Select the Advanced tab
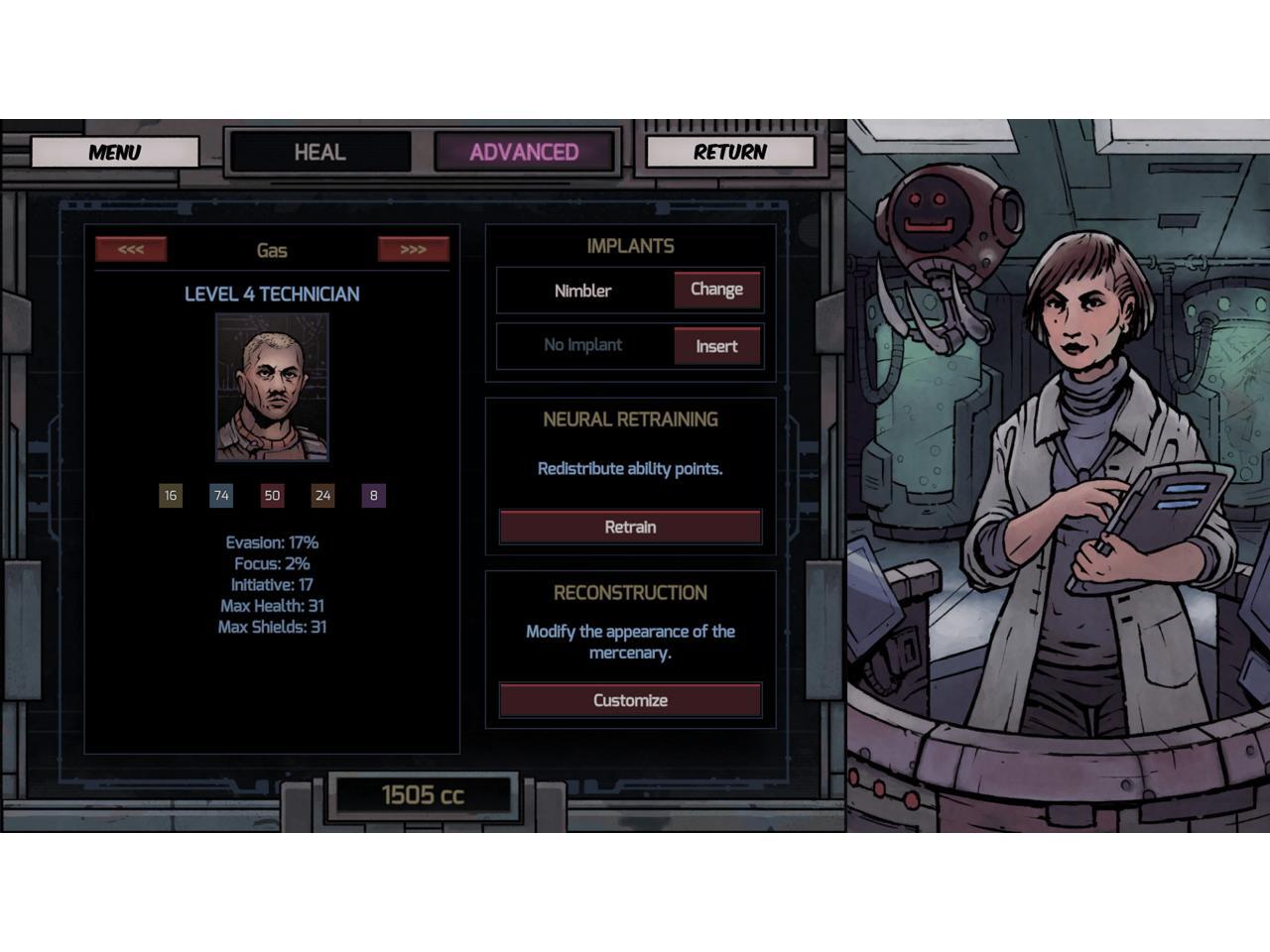Screen dimensions: 1270x952 (524, 152)
